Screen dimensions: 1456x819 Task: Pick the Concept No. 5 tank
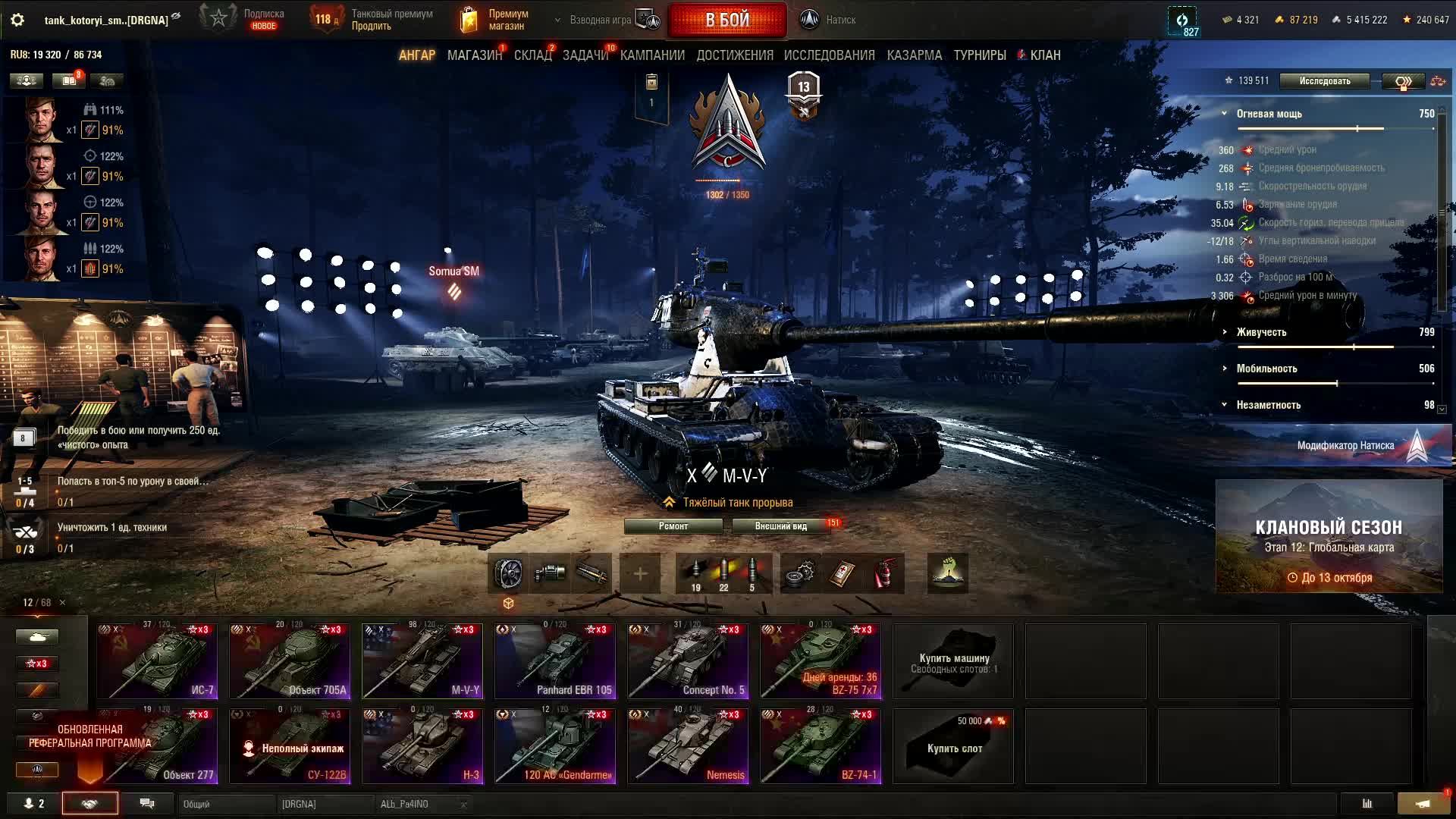688,661
